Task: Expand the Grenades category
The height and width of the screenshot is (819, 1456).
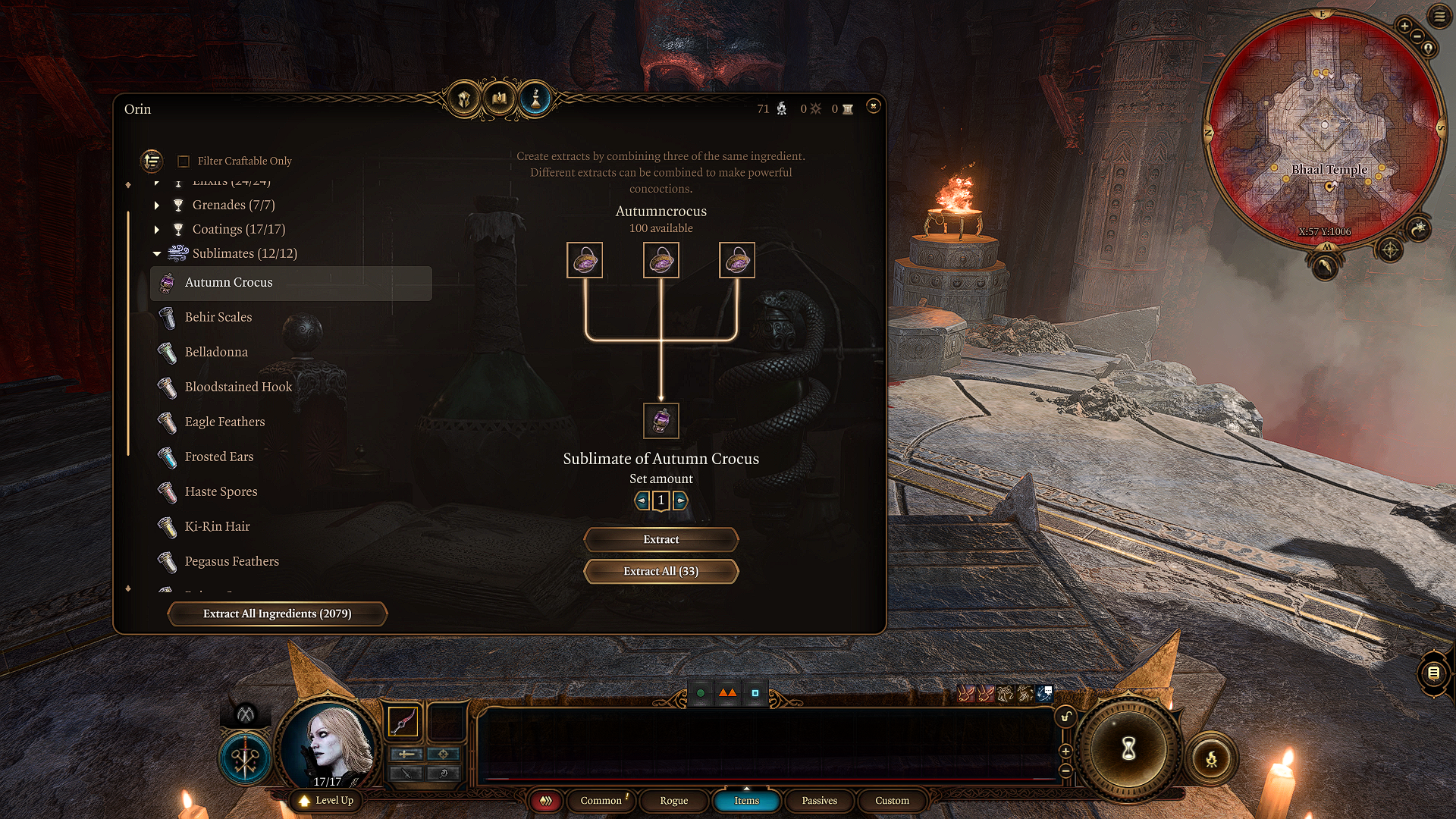Action: (x=157, y=205)
